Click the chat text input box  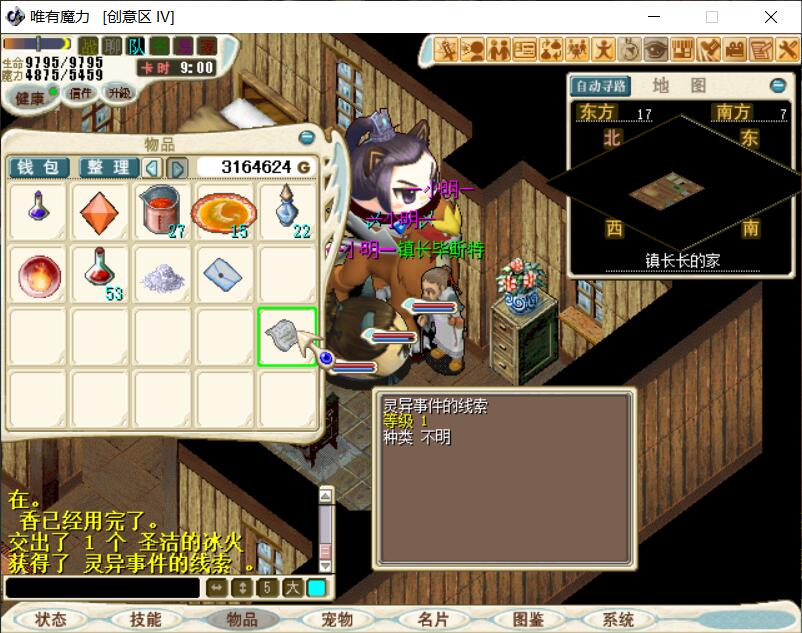102,588
